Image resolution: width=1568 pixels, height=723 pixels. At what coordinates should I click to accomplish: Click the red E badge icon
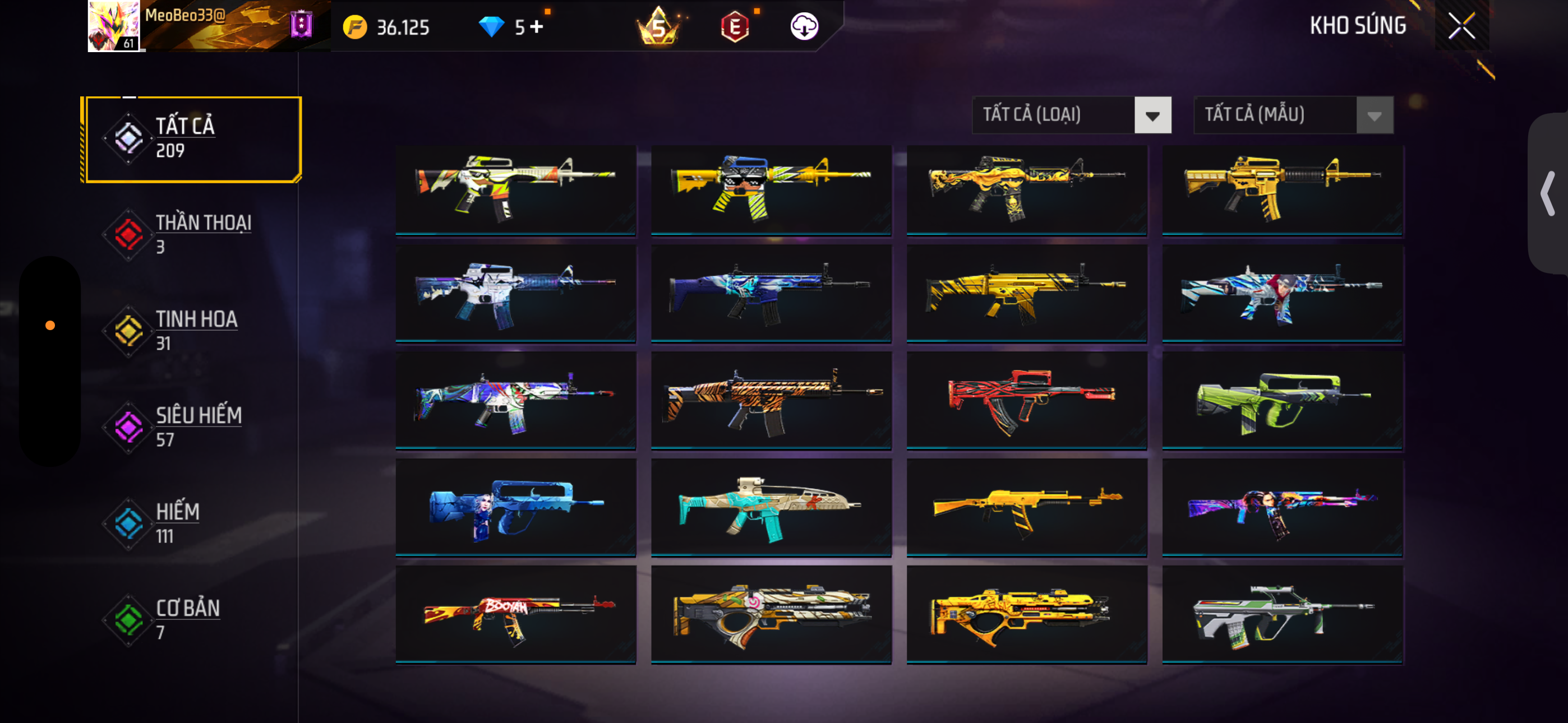(x=735, y=27)
